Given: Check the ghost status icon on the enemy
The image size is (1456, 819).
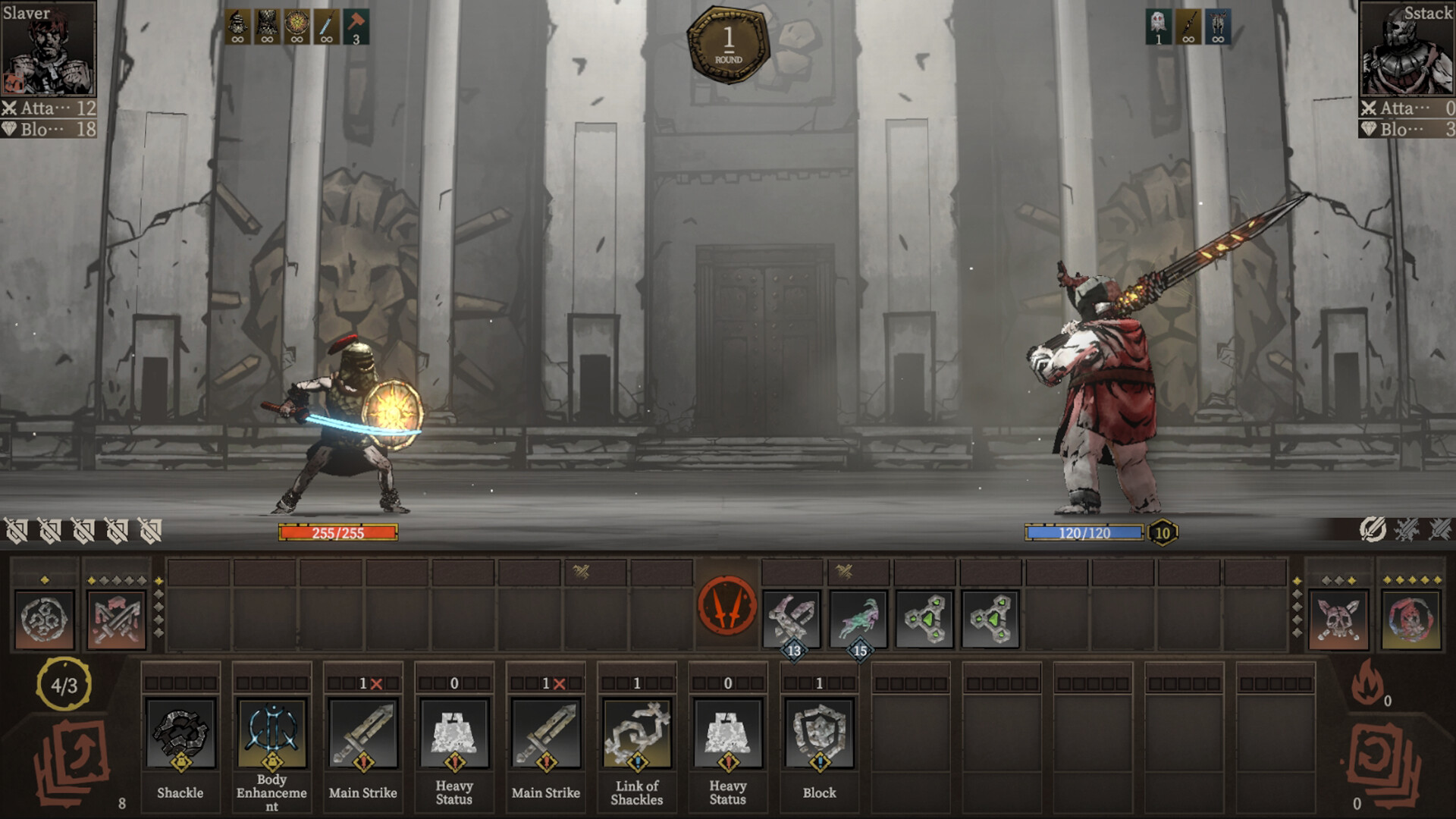Looking at the screenshot, I should pos(1158,27).
